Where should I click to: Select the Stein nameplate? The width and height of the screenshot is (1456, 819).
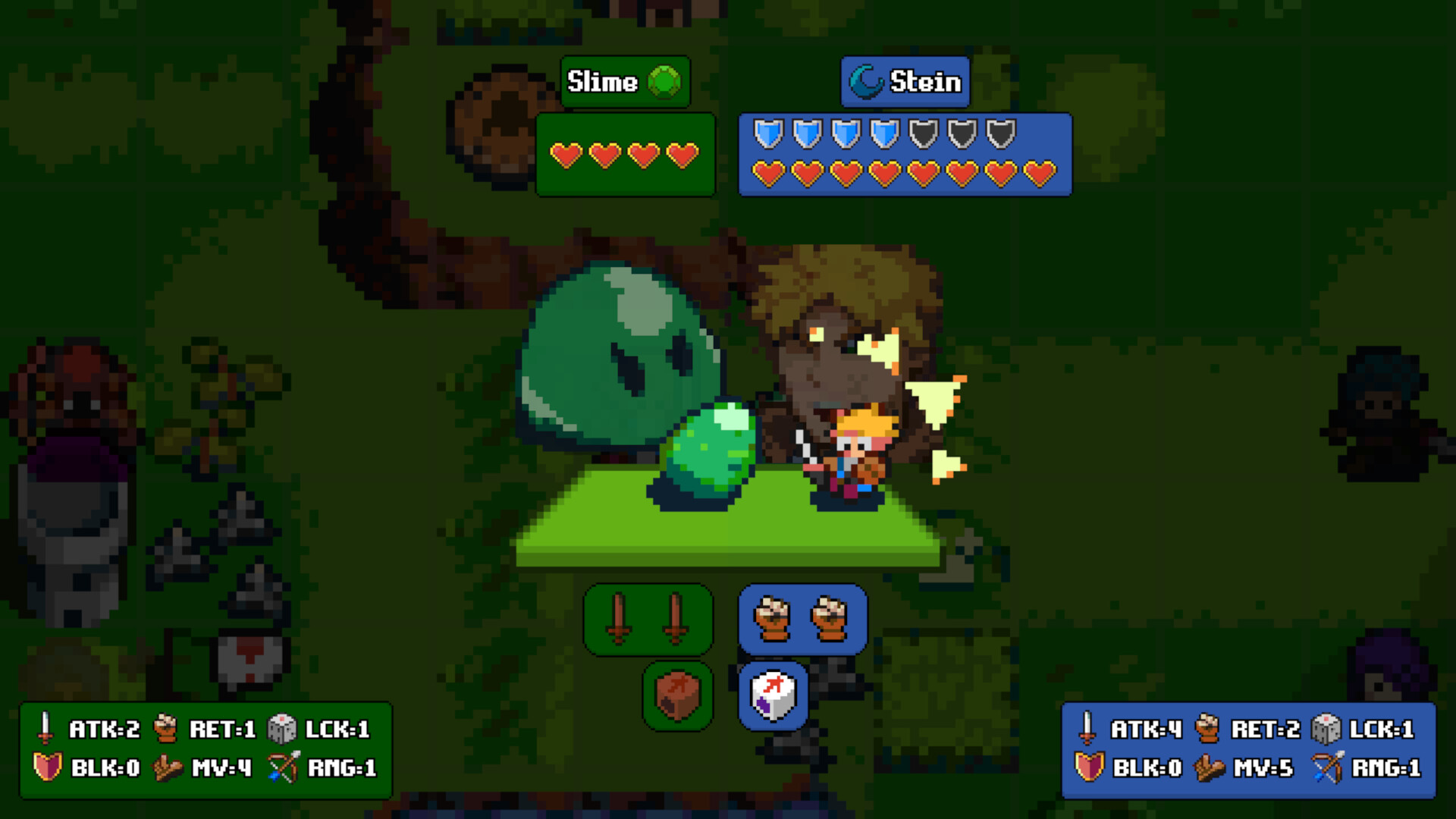coord(905,82)
